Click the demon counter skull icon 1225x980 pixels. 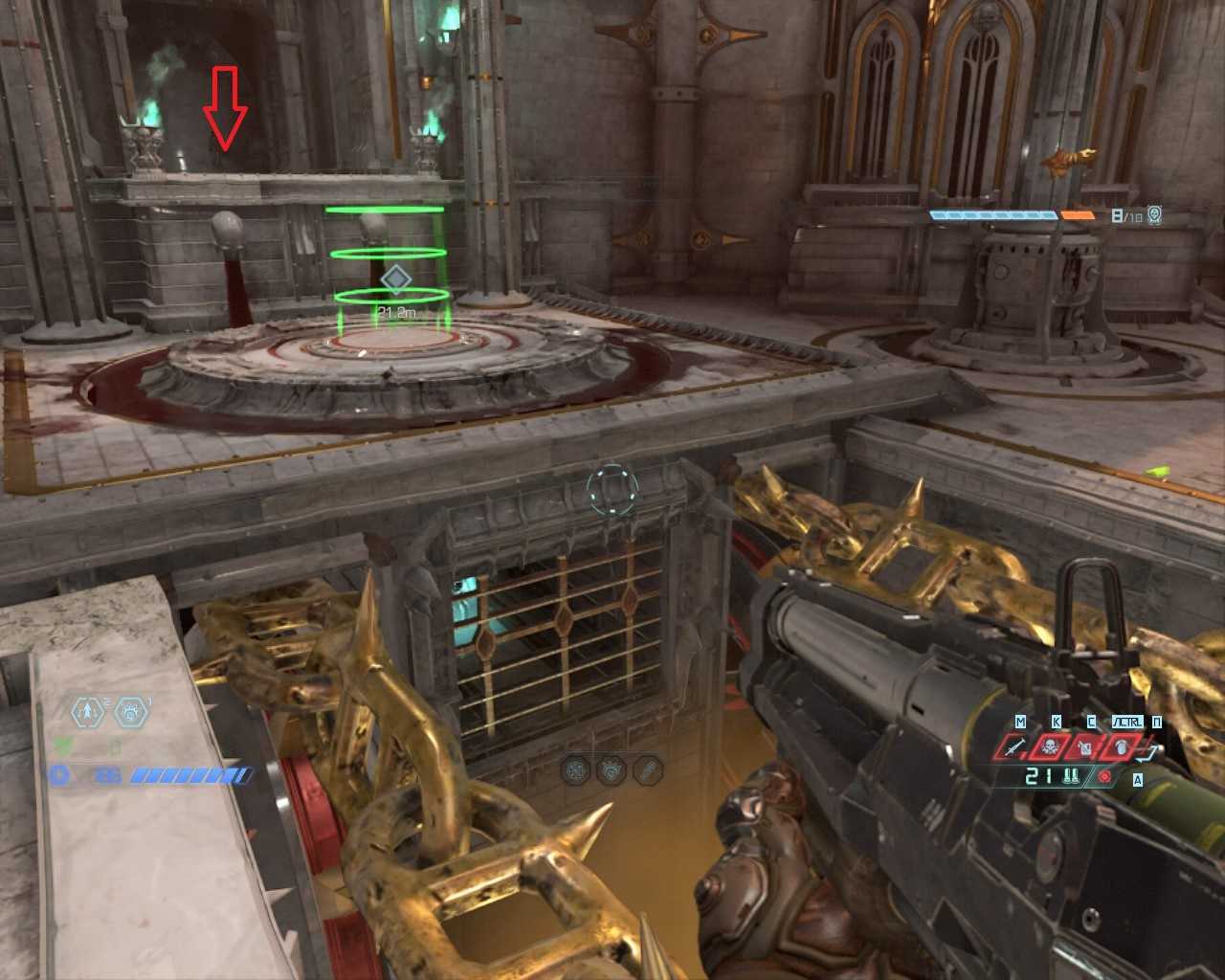[1154, 215]
